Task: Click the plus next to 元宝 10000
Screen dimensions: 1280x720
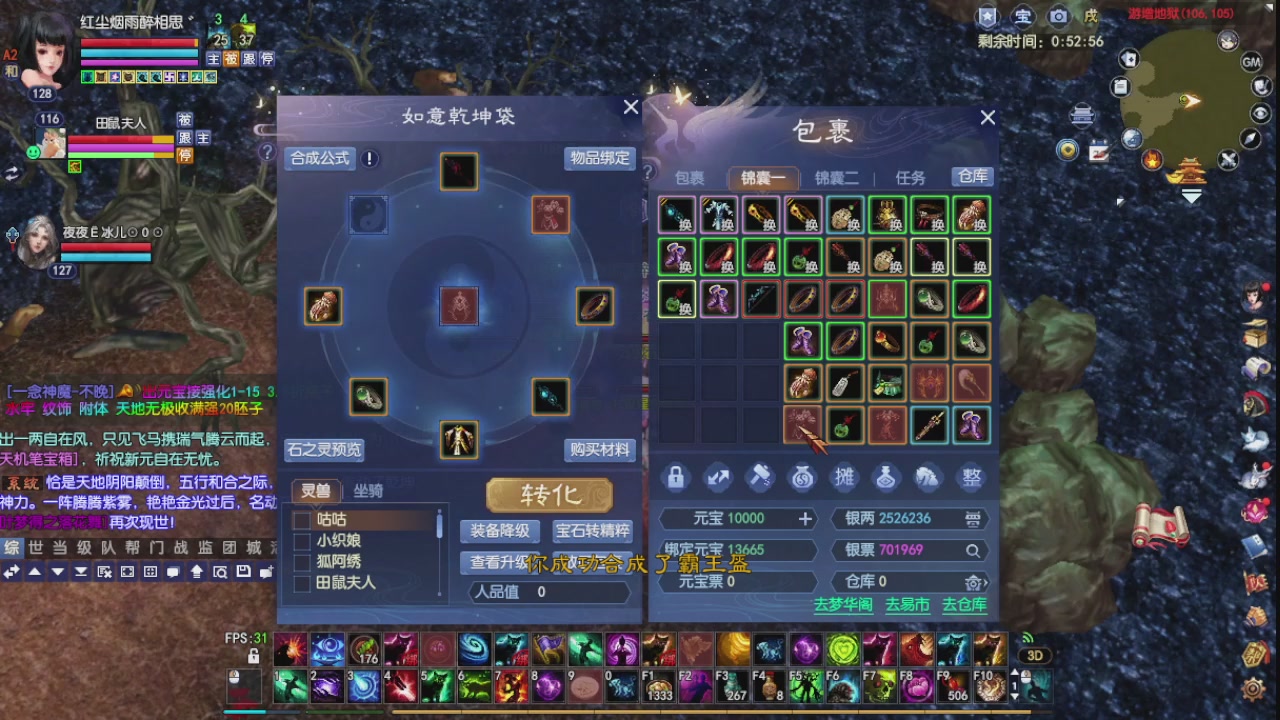Action: coord(806,518)
